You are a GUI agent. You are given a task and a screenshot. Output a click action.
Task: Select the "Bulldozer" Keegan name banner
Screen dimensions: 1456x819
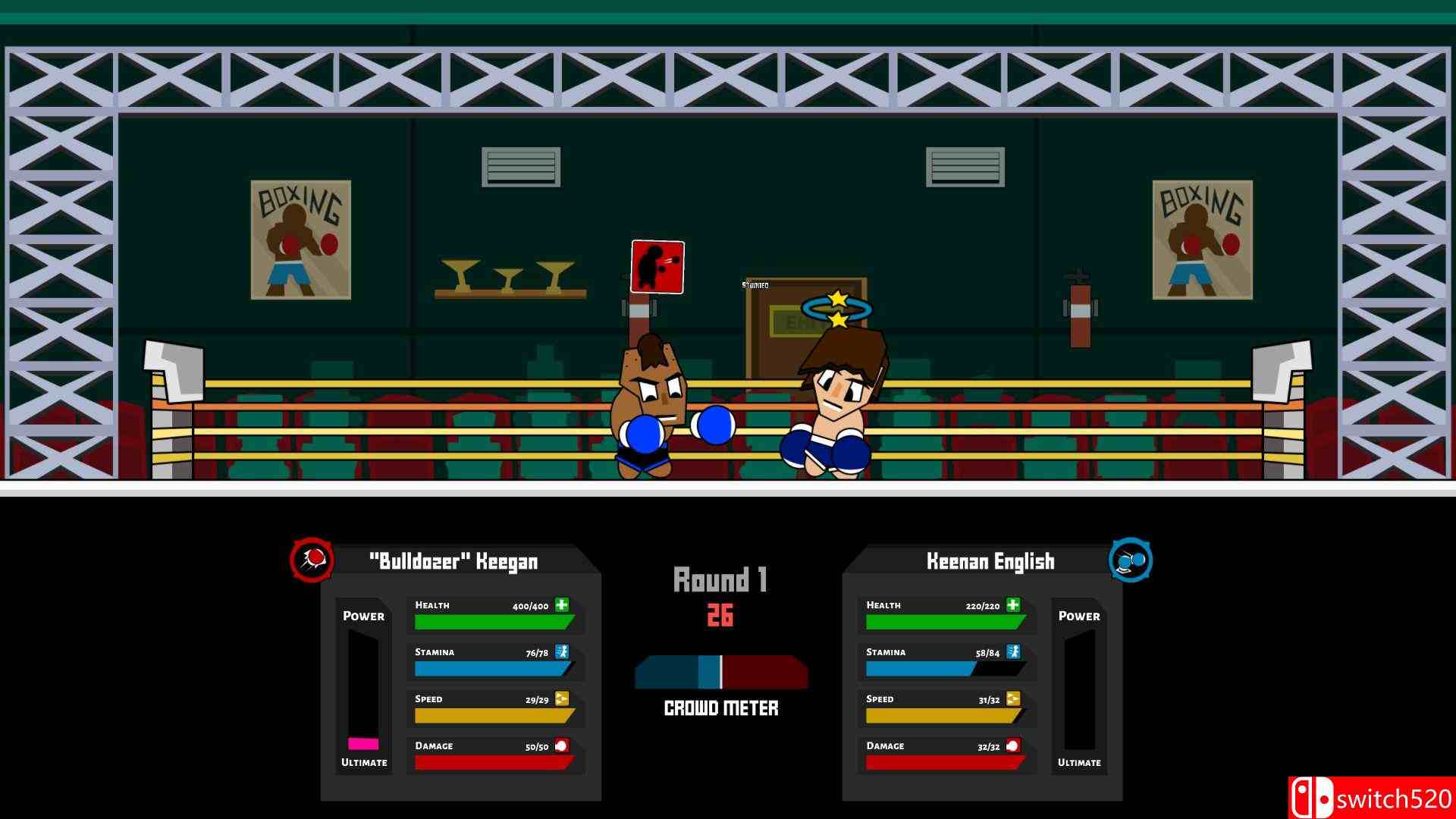(x=455, y=561)
